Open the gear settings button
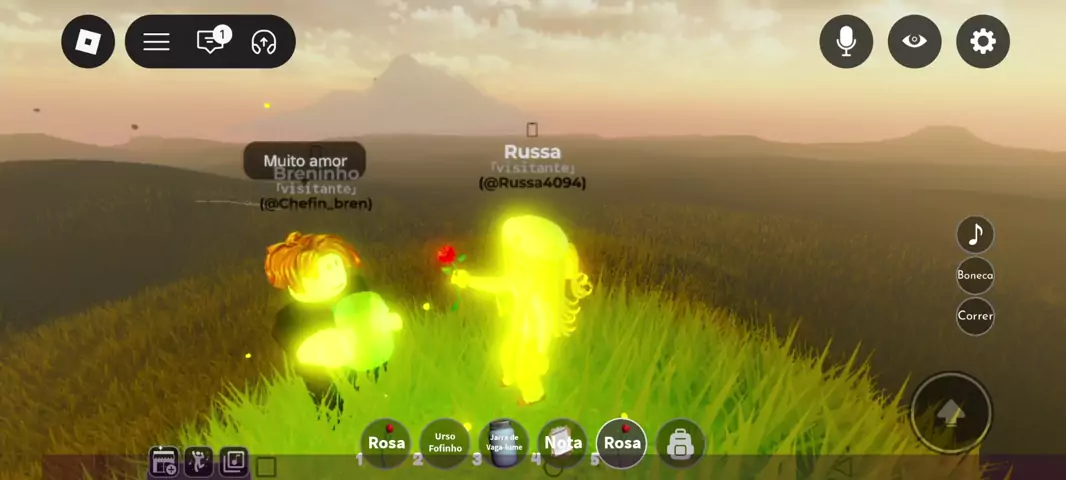 [983, 42]
